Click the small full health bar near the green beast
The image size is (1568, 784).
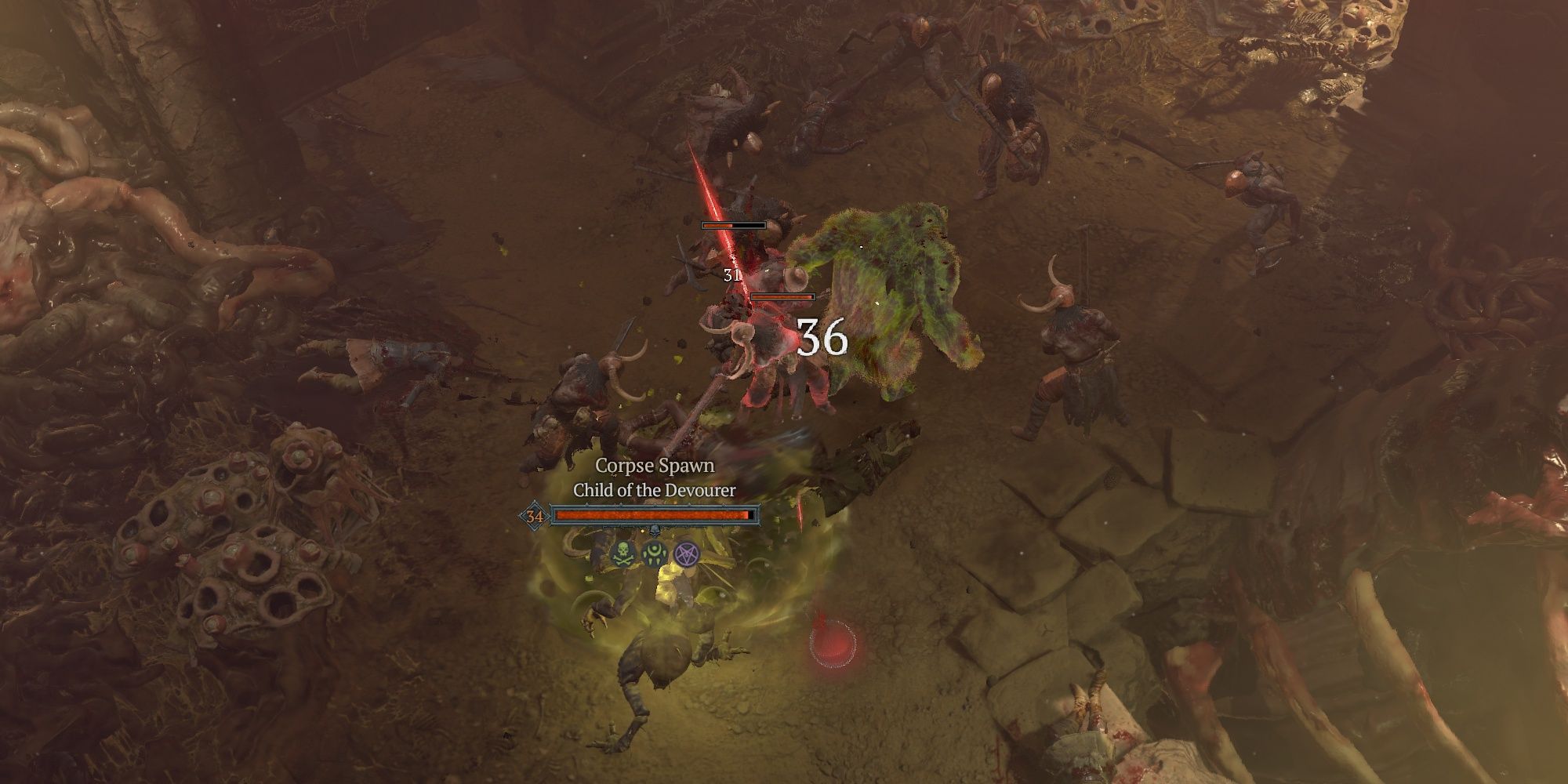tap(782, 296)
